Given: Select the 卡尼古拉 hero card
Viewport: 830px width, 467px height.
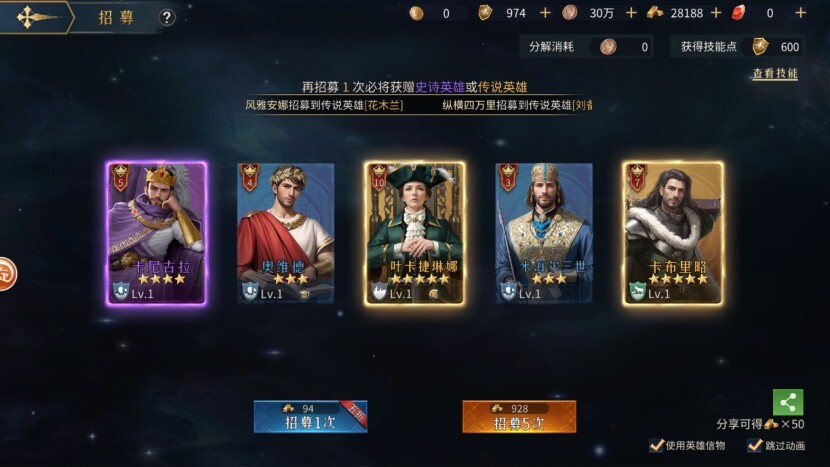Looking at the screenshot, I should (156, 233).
